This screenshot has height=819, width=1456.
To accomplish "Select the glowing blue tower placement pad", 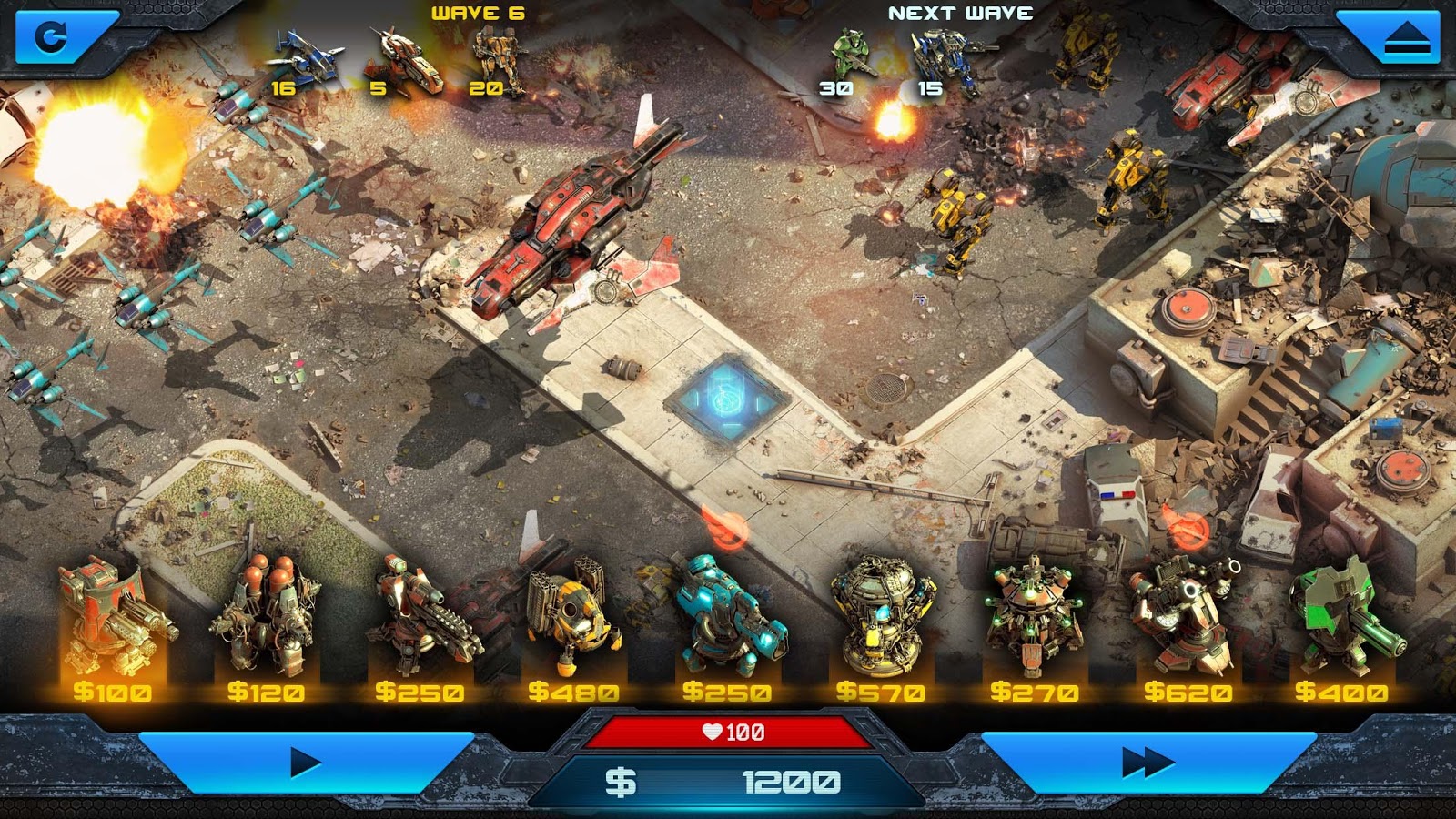I will pyautogui.click(x=726, y=399).
